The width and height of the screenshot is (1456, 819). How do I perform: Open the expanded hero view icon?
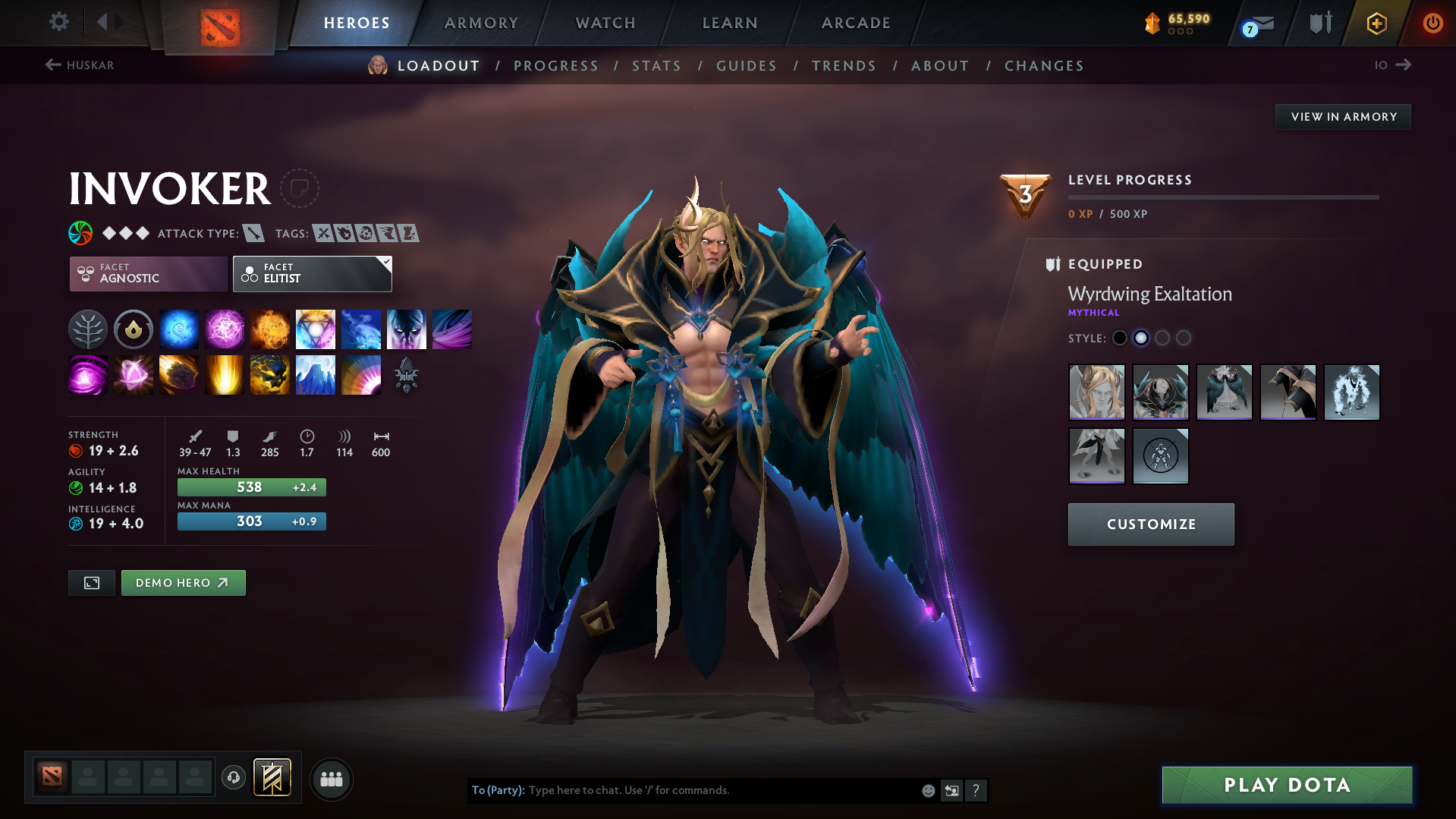[91, 582]
